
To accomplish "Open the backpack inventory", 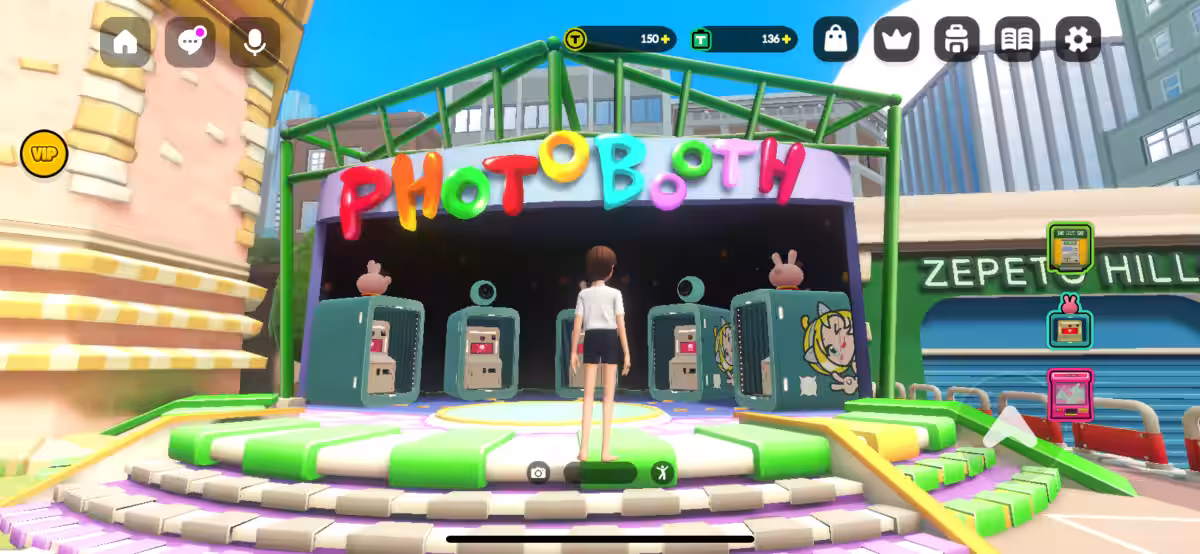I will [x=957, y=40].
